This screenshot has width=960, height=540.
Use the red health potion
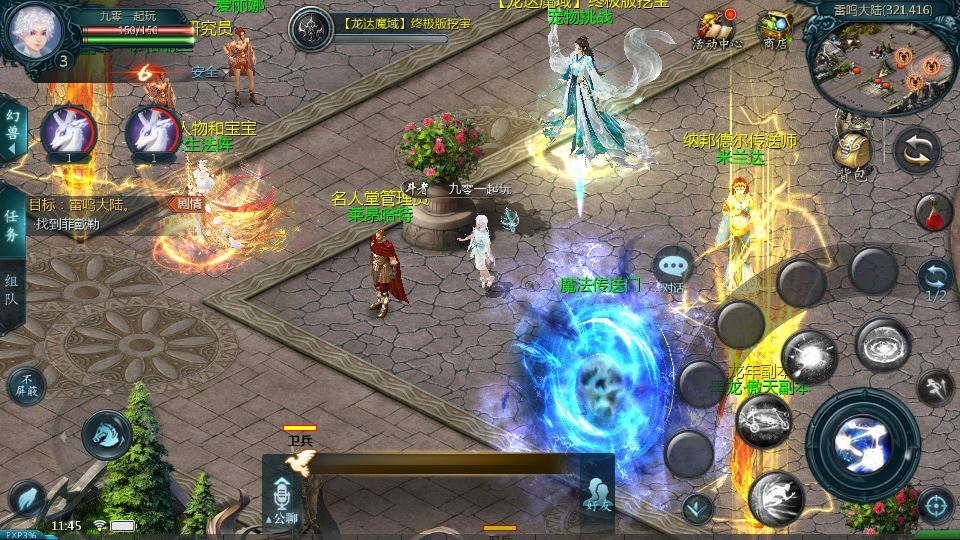(x=933, y=212)
